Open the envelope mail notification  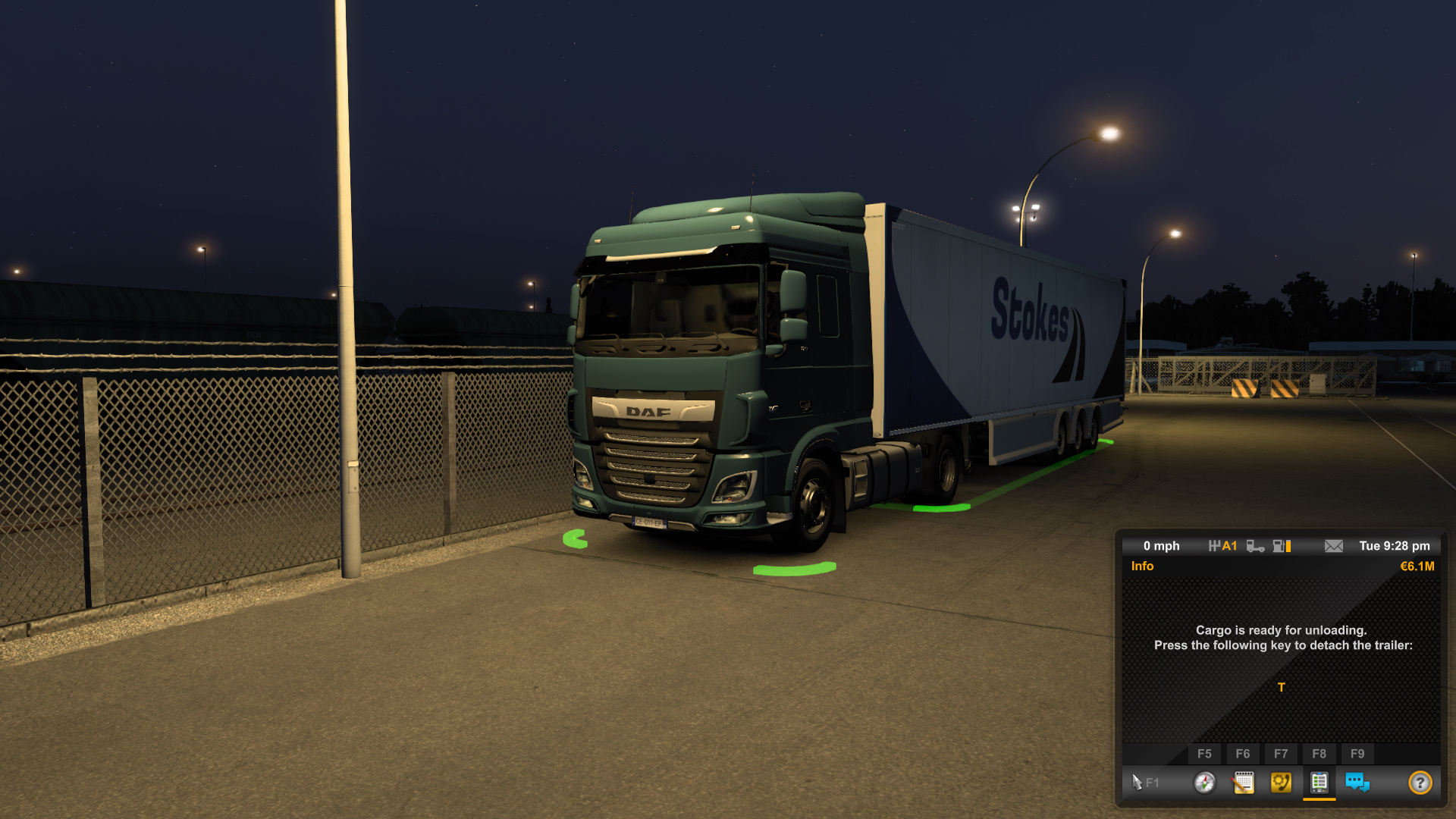[1333, 546]
